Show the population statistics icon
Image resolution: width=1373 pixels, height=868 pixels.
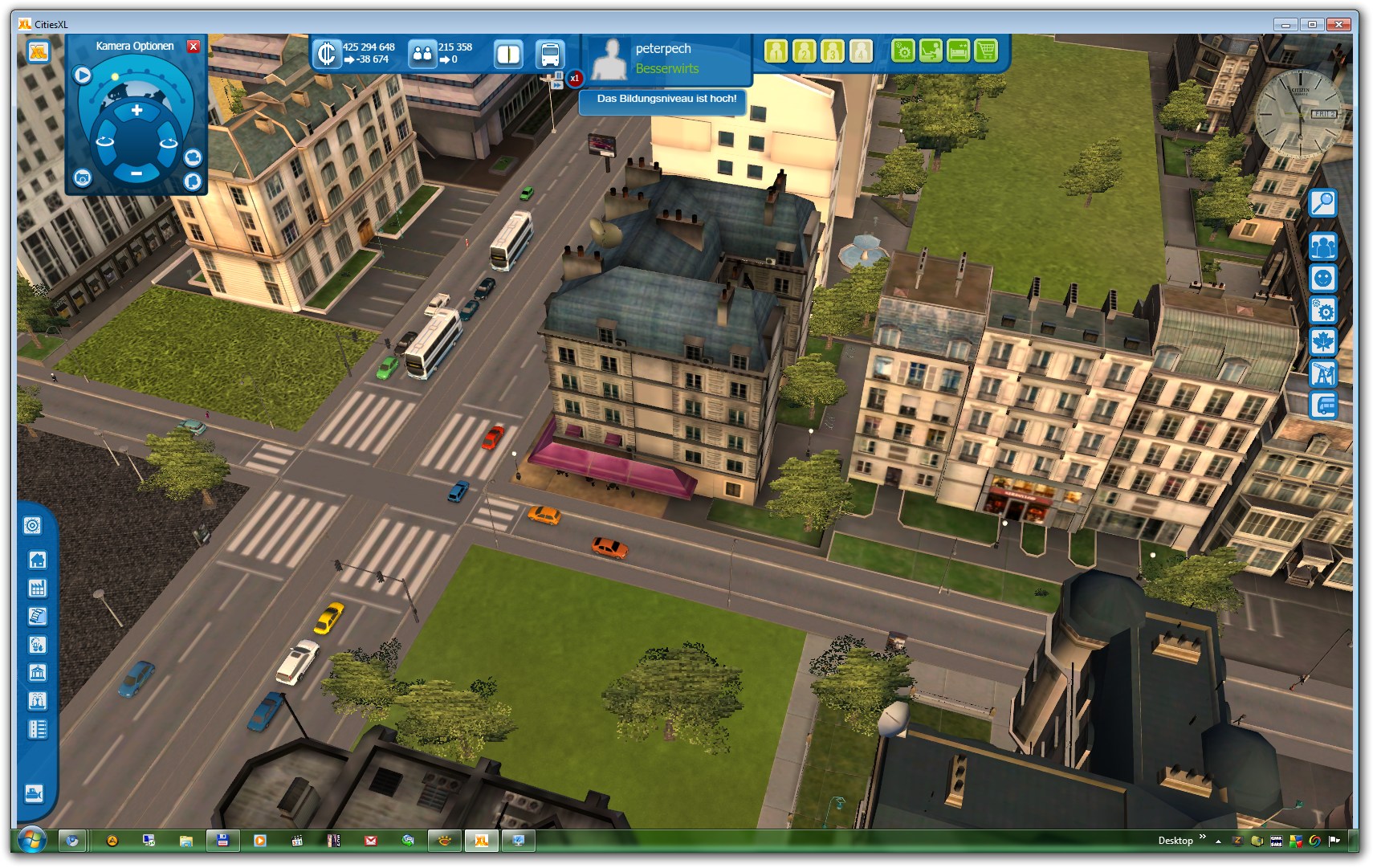pyautogui.click(x=422, y=54)
